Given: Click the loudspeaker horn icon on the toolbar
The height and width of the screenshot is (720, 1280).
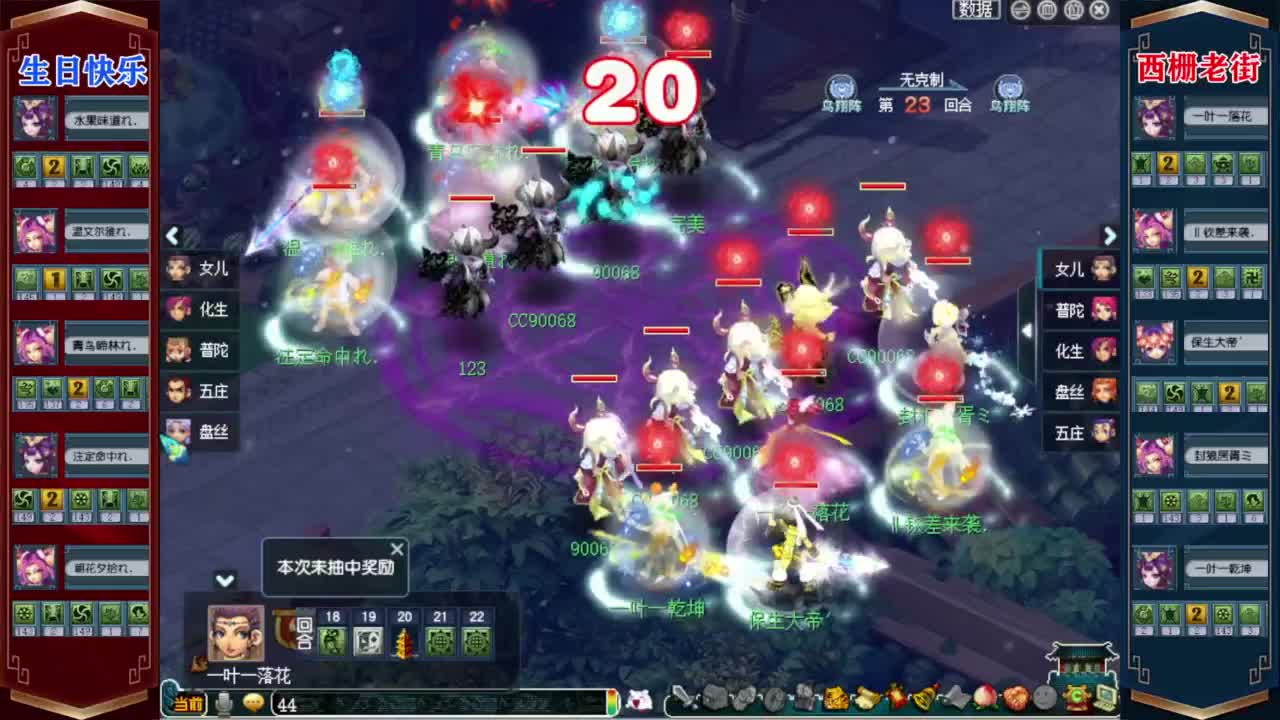Looking at the screenshot, I should point(866,697).
